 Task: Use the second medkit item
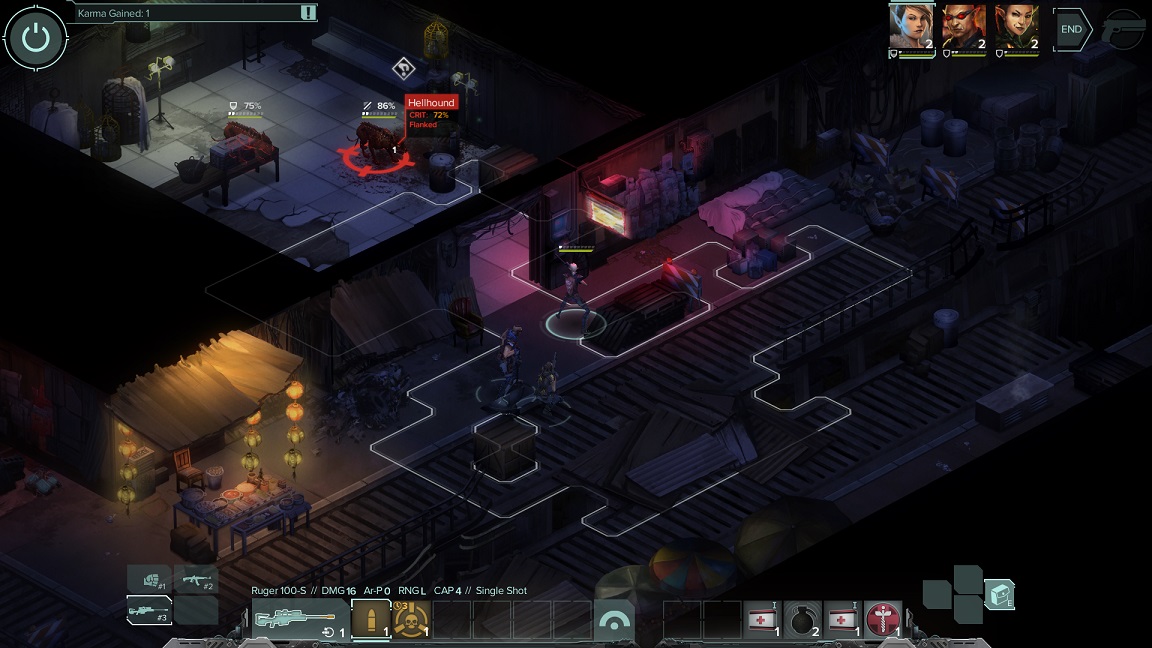point(843,620)
